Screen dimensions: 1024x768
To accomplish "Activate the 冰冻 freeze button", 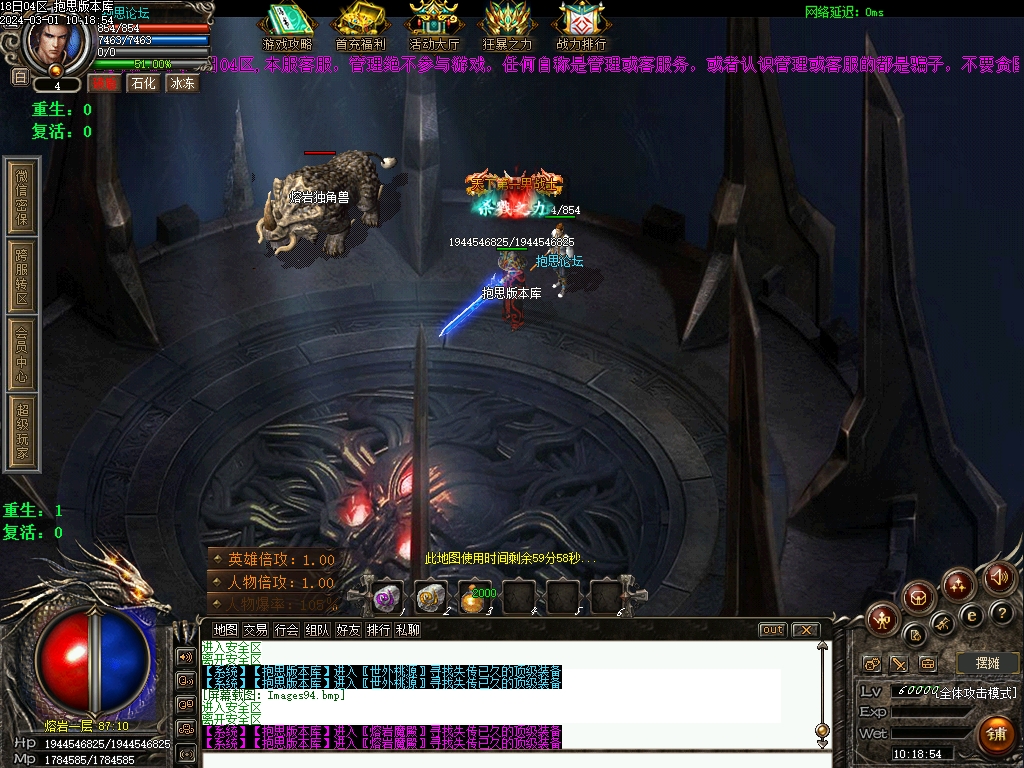I will click(183, 83).
